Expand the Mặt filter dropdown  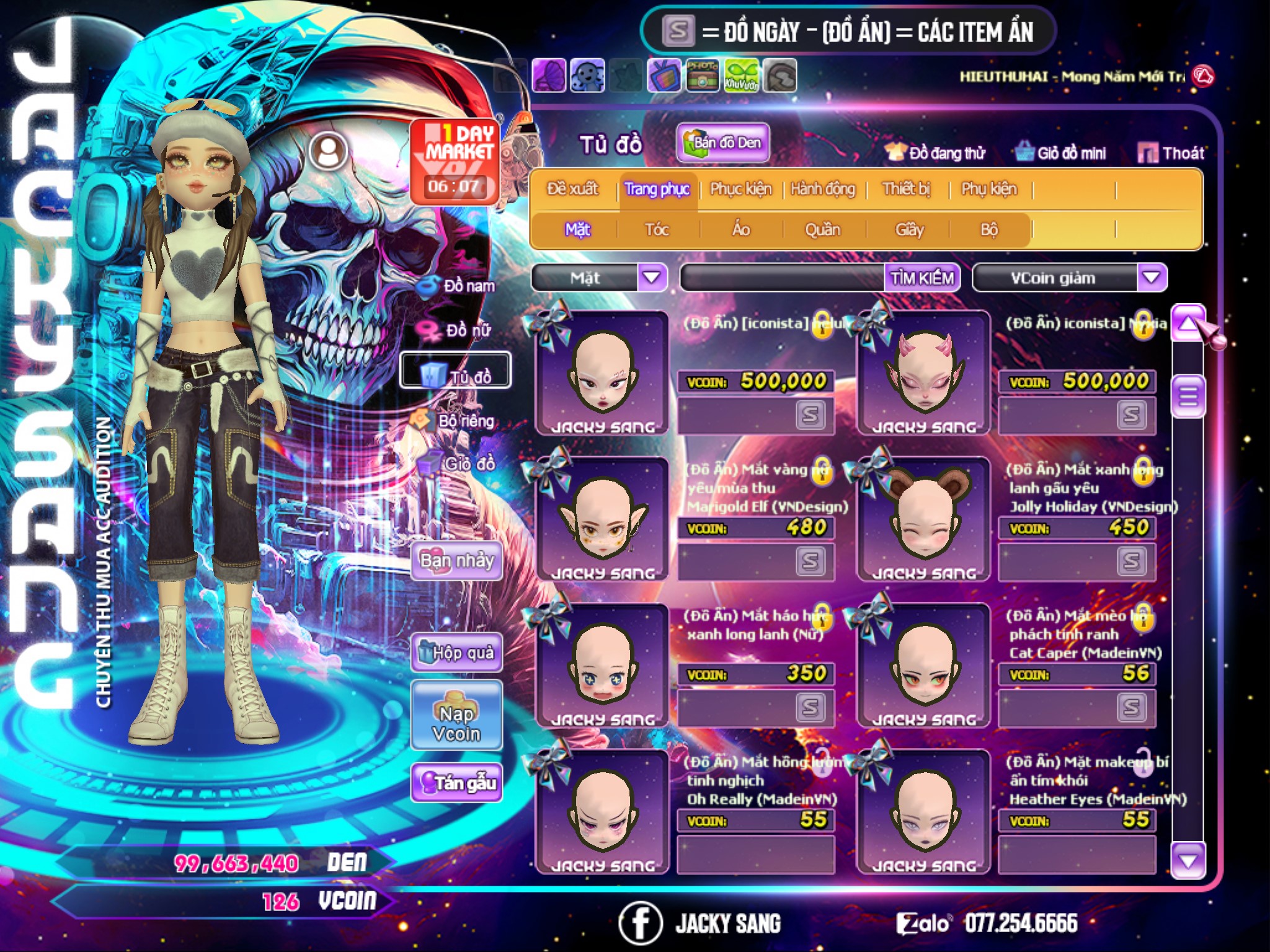pos(652,278)
